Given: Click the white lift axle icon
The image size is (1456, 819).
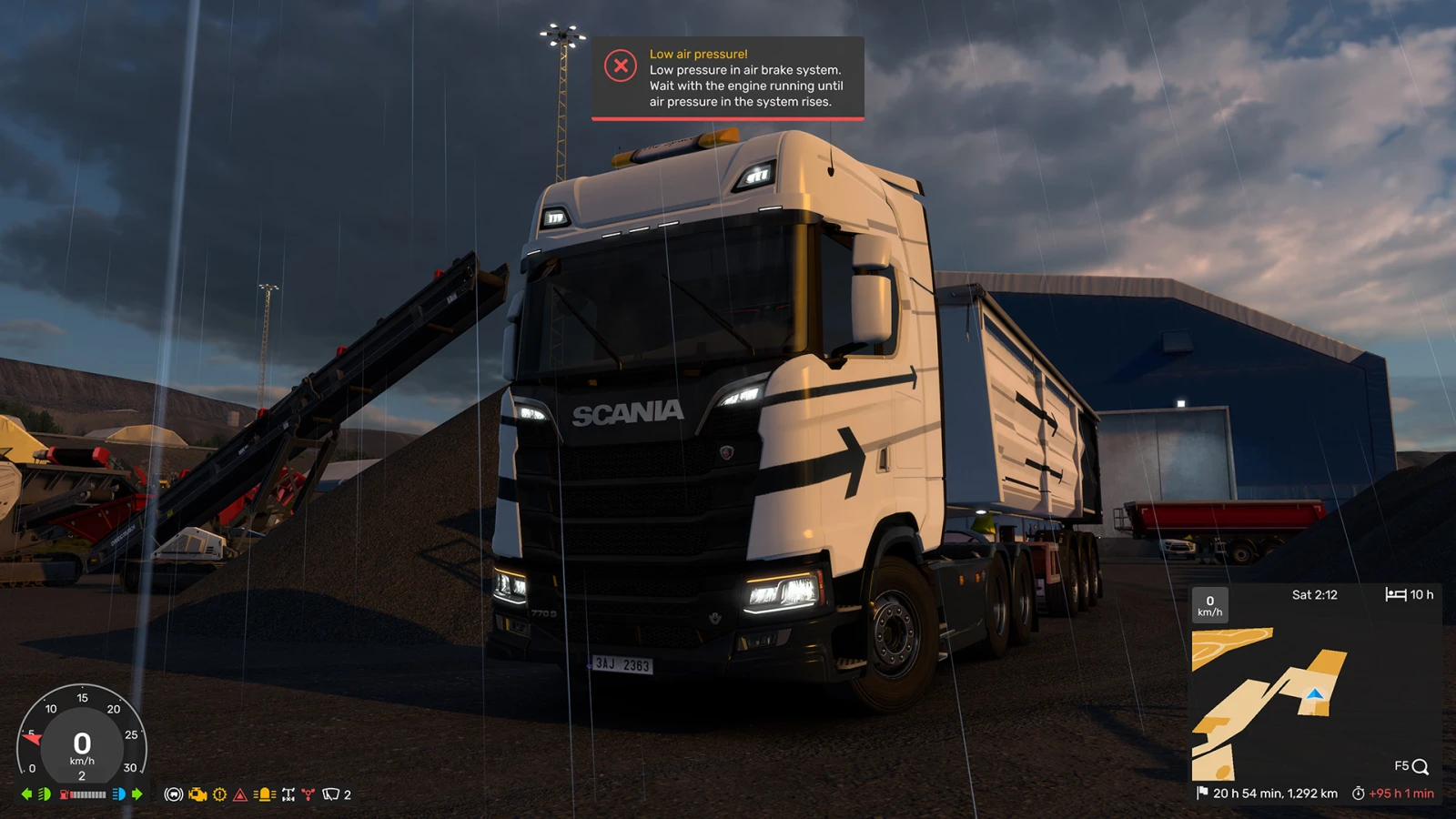Looking at the screenshot, I should [288, 794].
